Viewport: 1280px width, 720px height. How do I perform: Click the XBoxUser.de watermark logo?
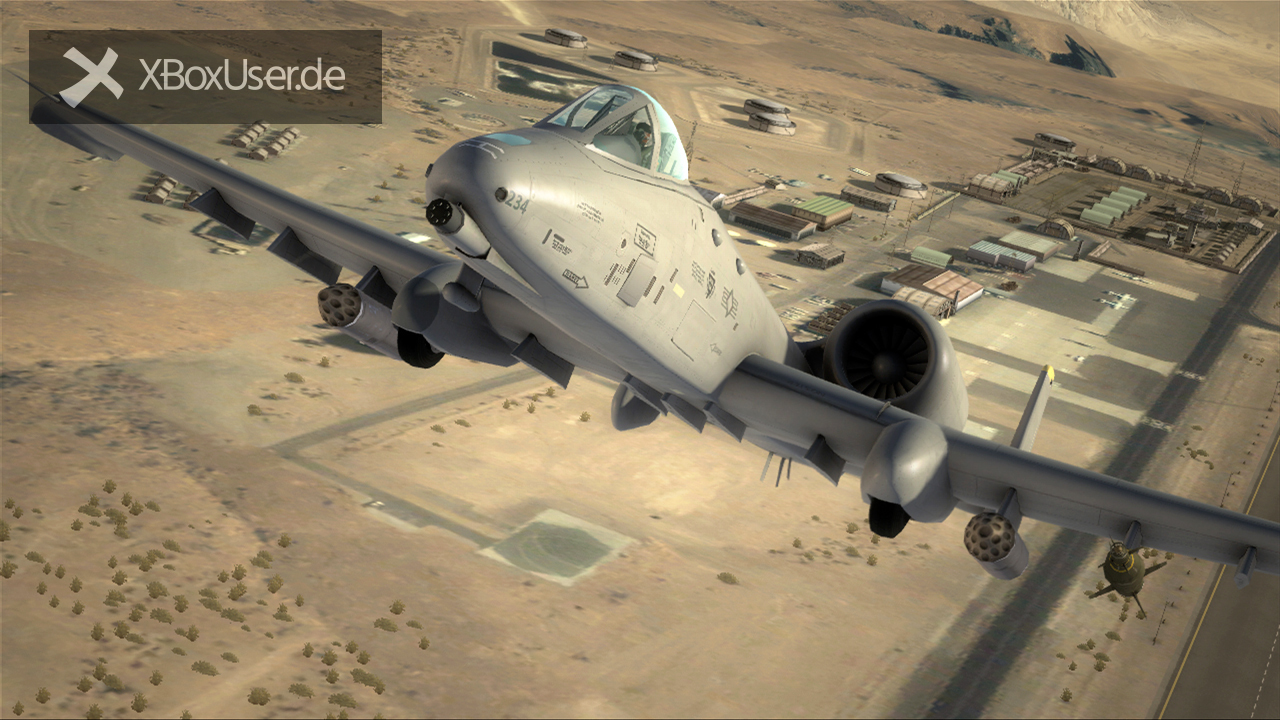click(205, 76)
